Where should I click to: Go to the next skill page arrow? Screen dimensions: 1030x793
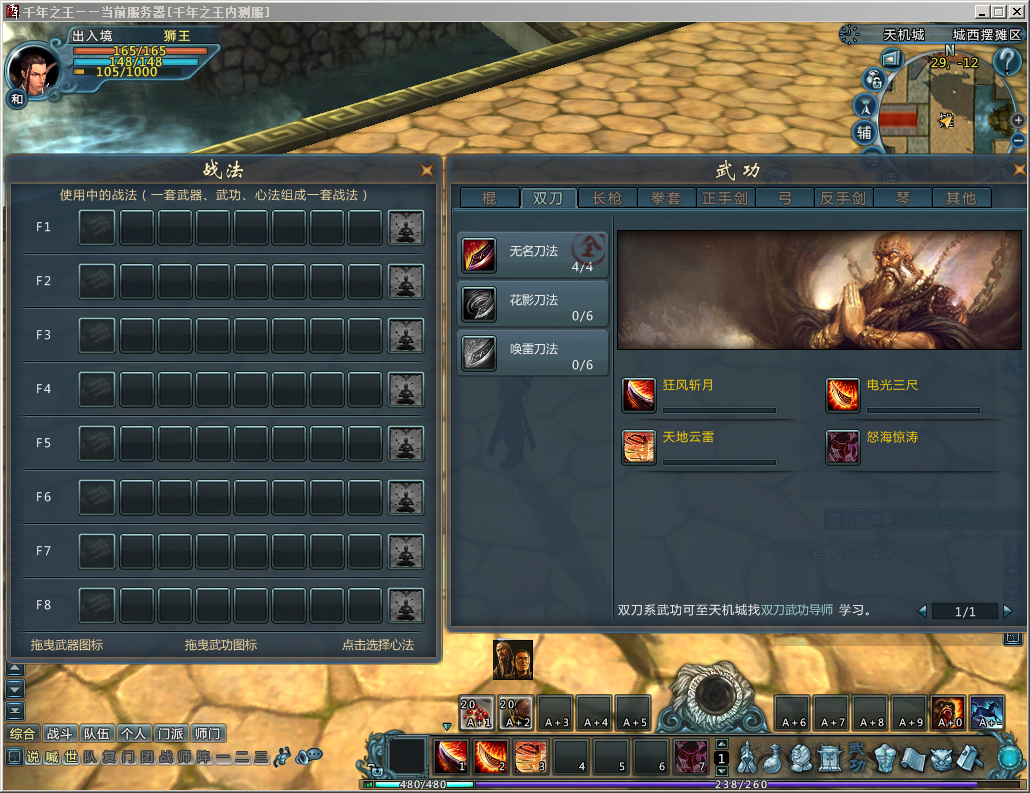point(1007,611)
